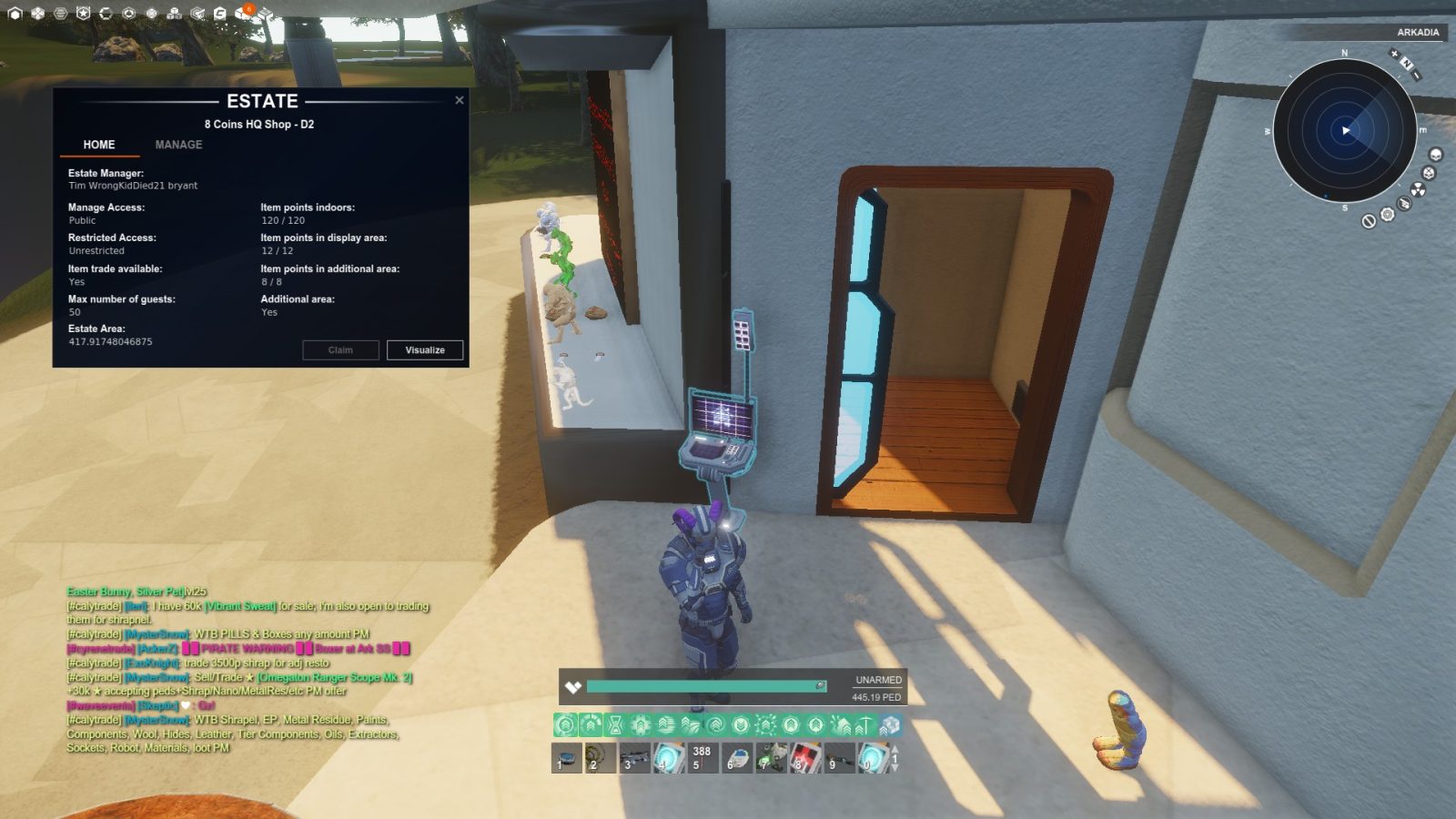This screenshot has width=1456, height=819.
Task: Click the down arrow beside the hotbar number
Action: point(895,769)
